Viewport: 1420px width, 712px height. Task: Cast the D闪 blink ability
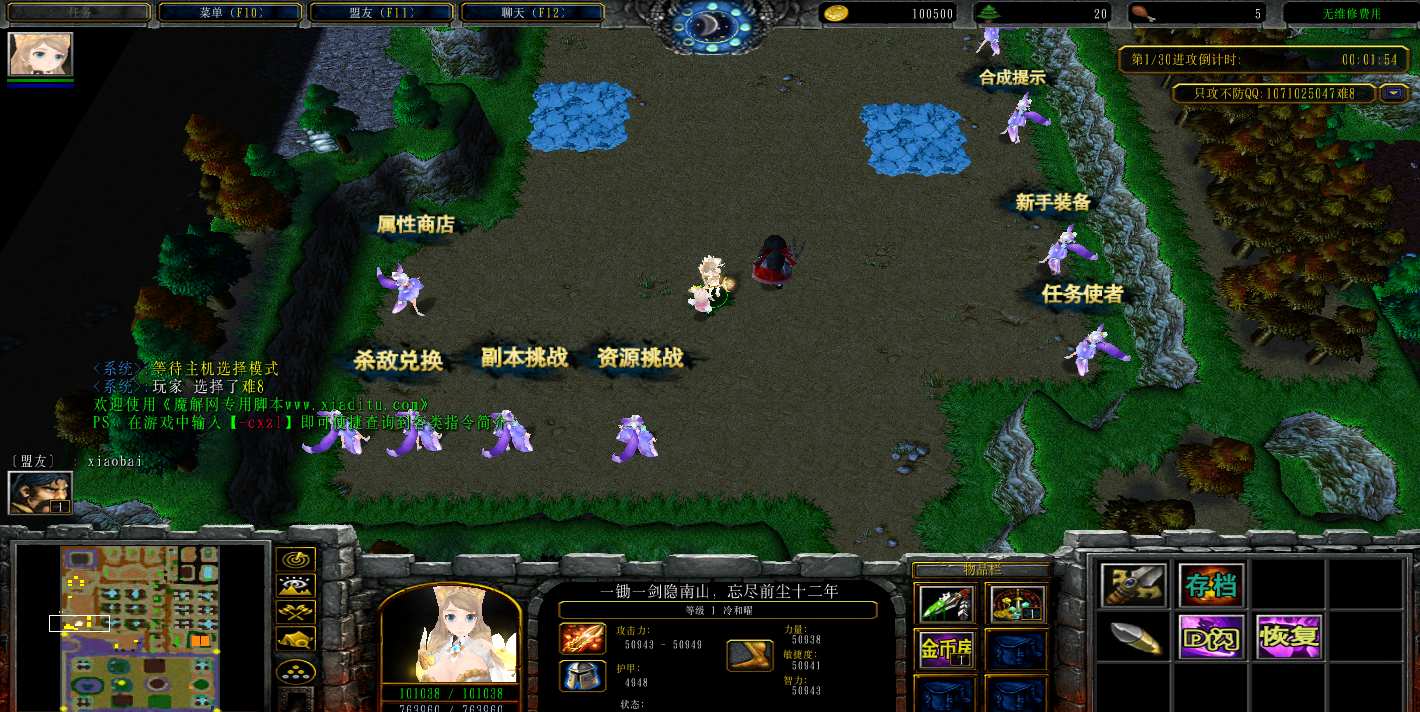point(1211,637)
